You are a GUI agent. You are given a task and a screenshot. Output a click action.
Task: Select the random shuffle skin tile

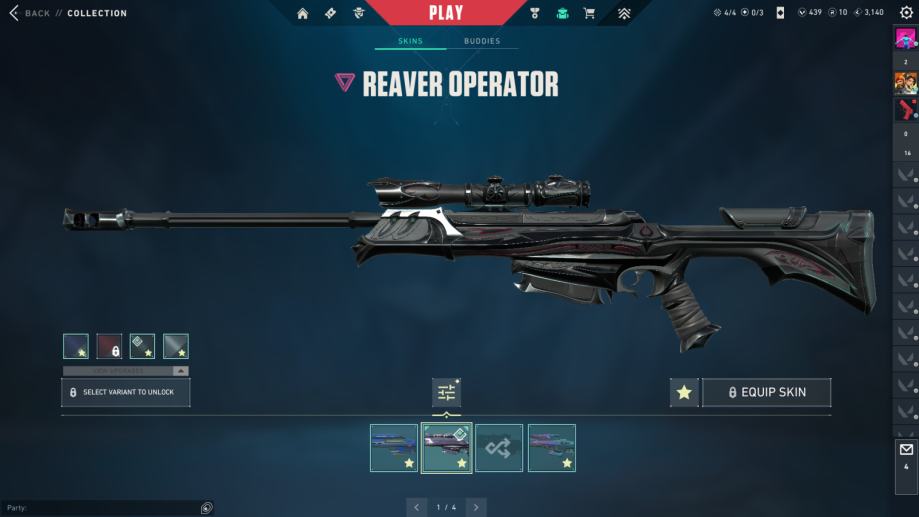498,448
